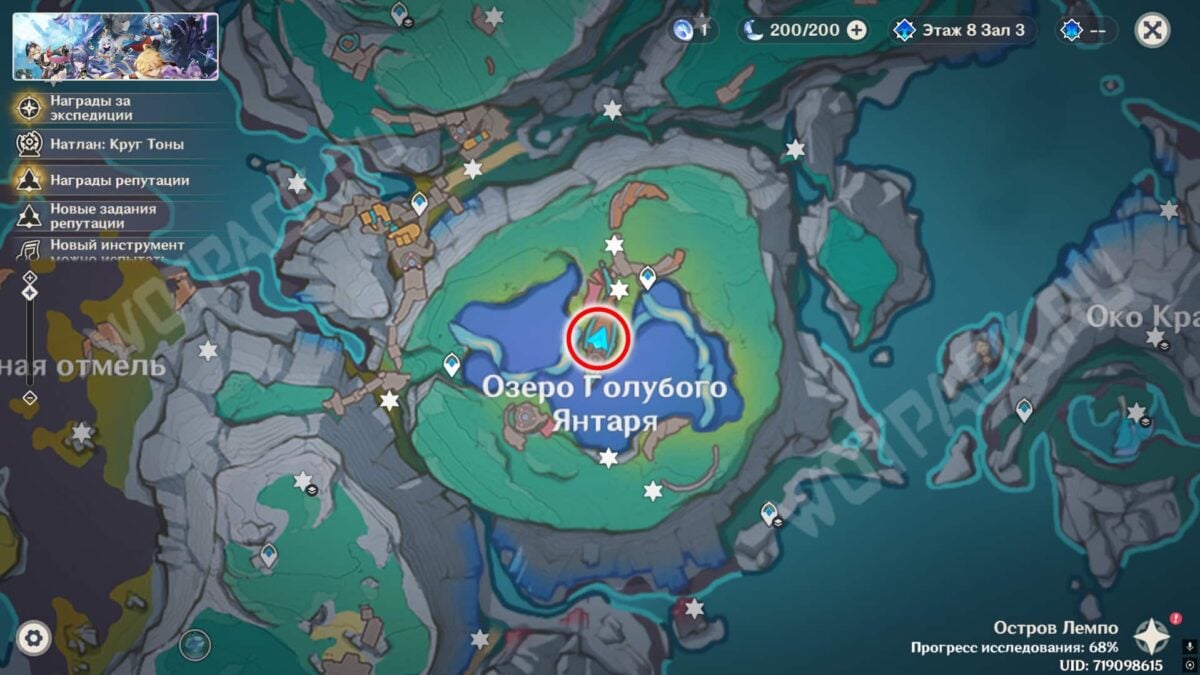Add resin using the plus button

856,30
